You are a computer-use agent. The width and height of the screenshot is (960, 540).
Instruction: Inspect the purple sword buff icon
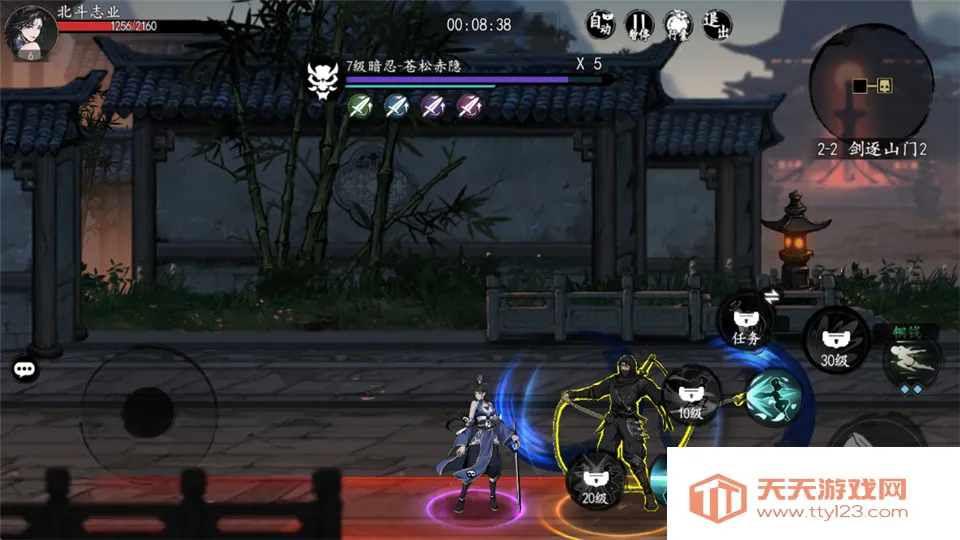(433, 105)
